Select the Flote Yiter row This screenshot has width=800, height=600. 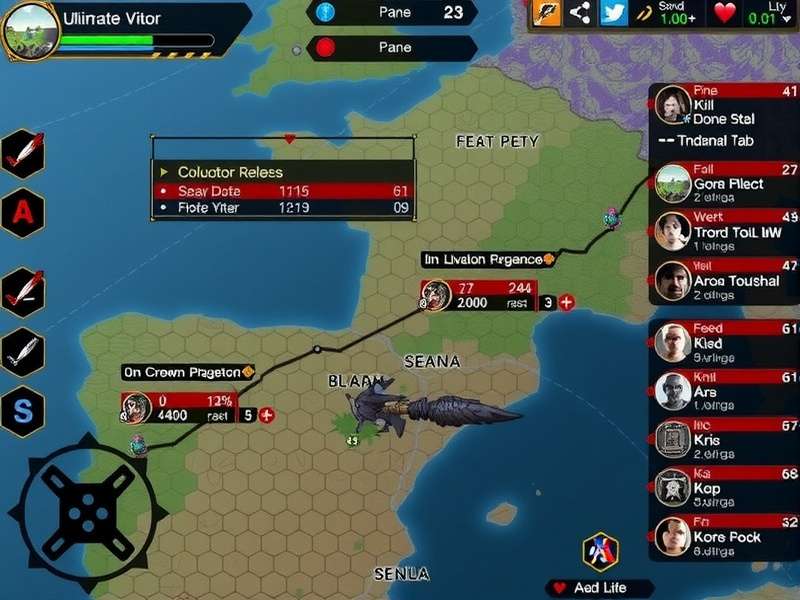[283, 208]
